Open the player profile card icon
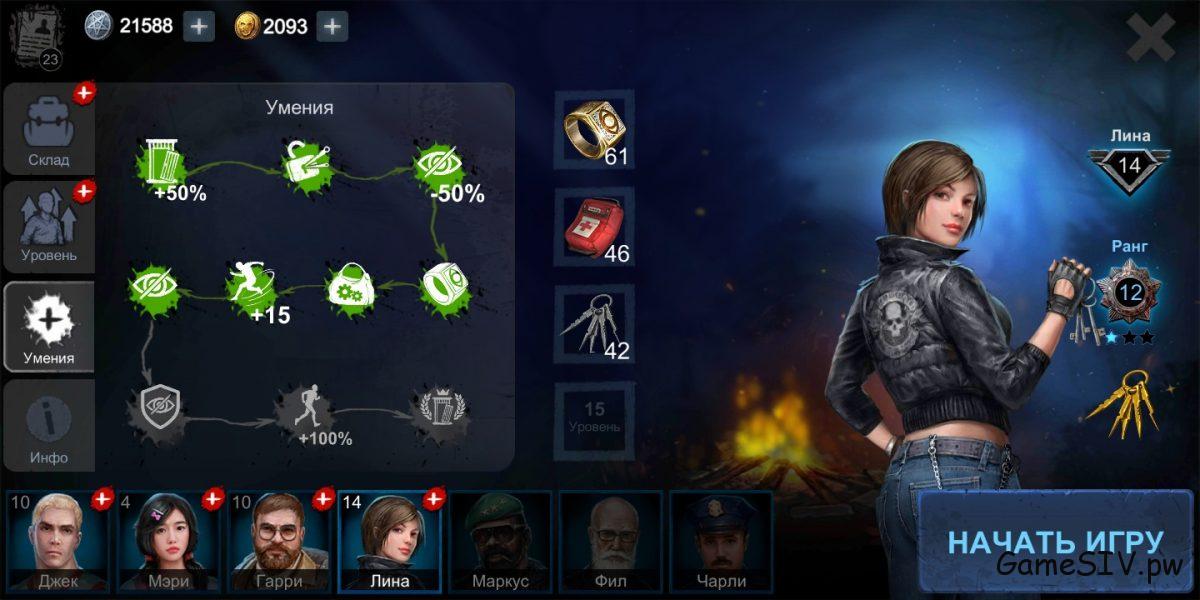This screenshot has width=1200, height=600. [x=37, y=38]
